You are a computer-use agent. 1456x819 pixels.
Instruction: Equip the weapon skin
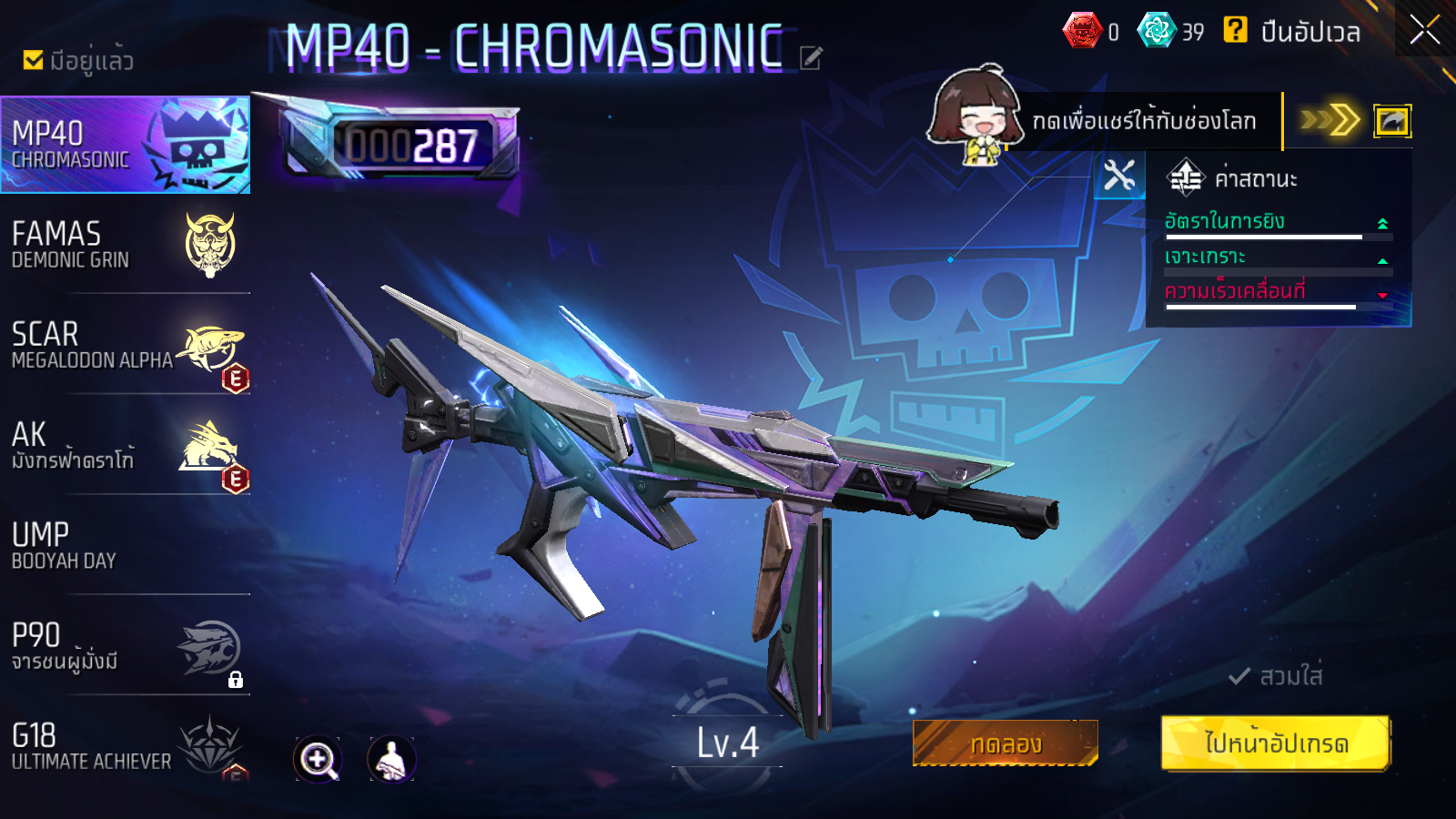point(1276,676)
